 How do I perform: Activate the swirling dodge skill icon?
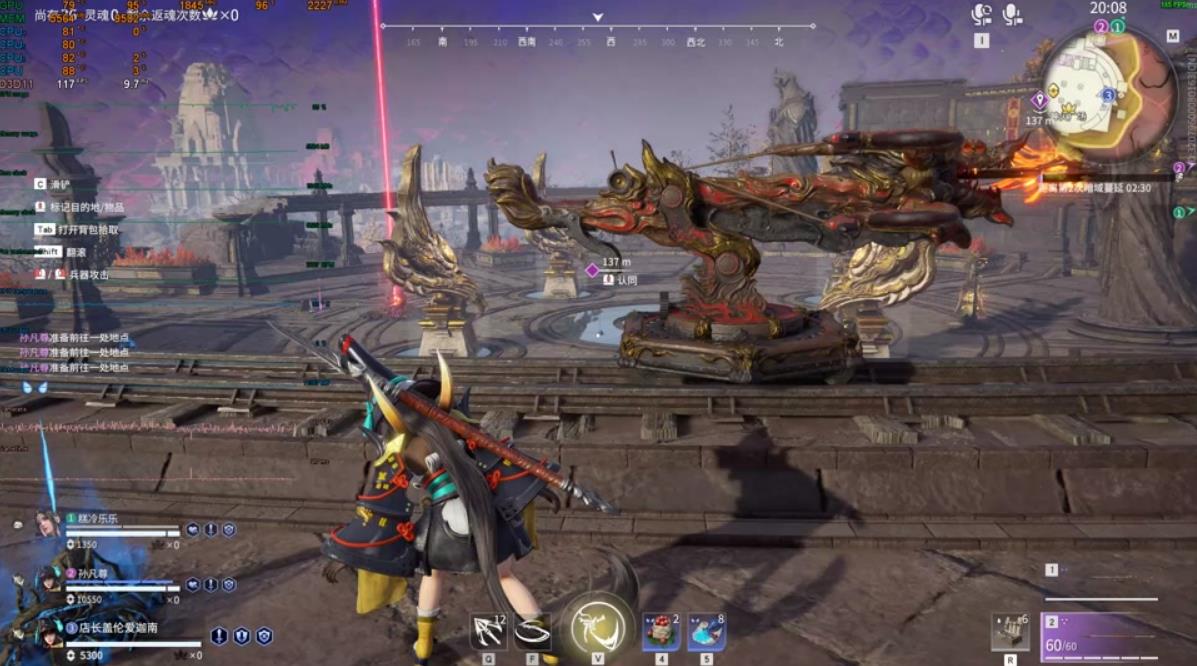[x=532, y=631]
